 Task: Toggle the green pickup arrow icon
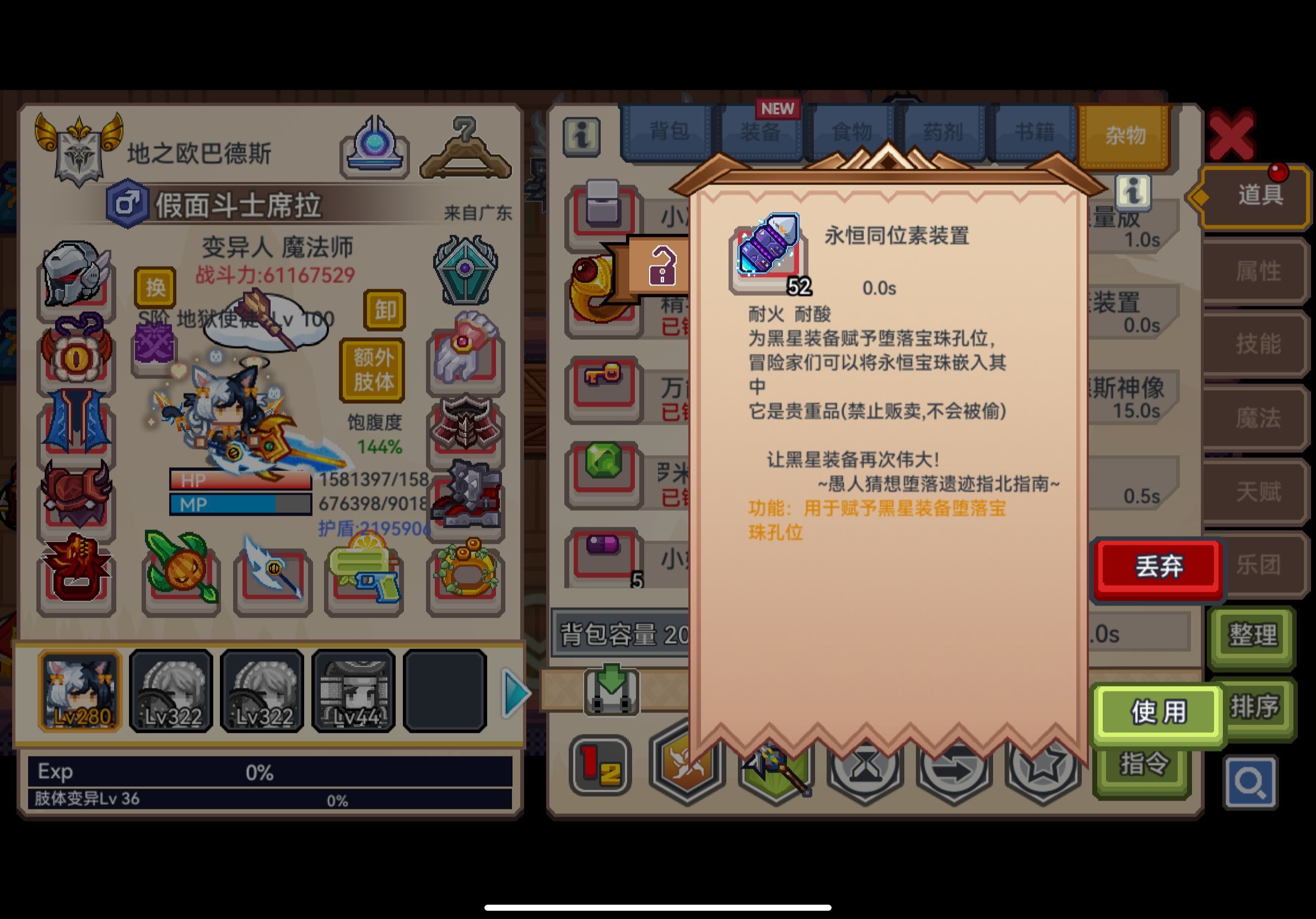tap(613, 690)
